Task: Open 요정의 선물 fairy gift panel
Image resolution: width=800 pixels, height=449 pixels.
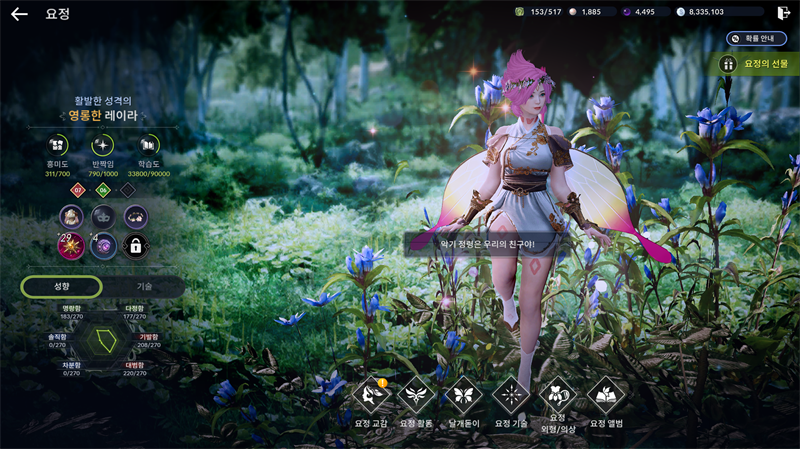Action: (x=759, y=64)
